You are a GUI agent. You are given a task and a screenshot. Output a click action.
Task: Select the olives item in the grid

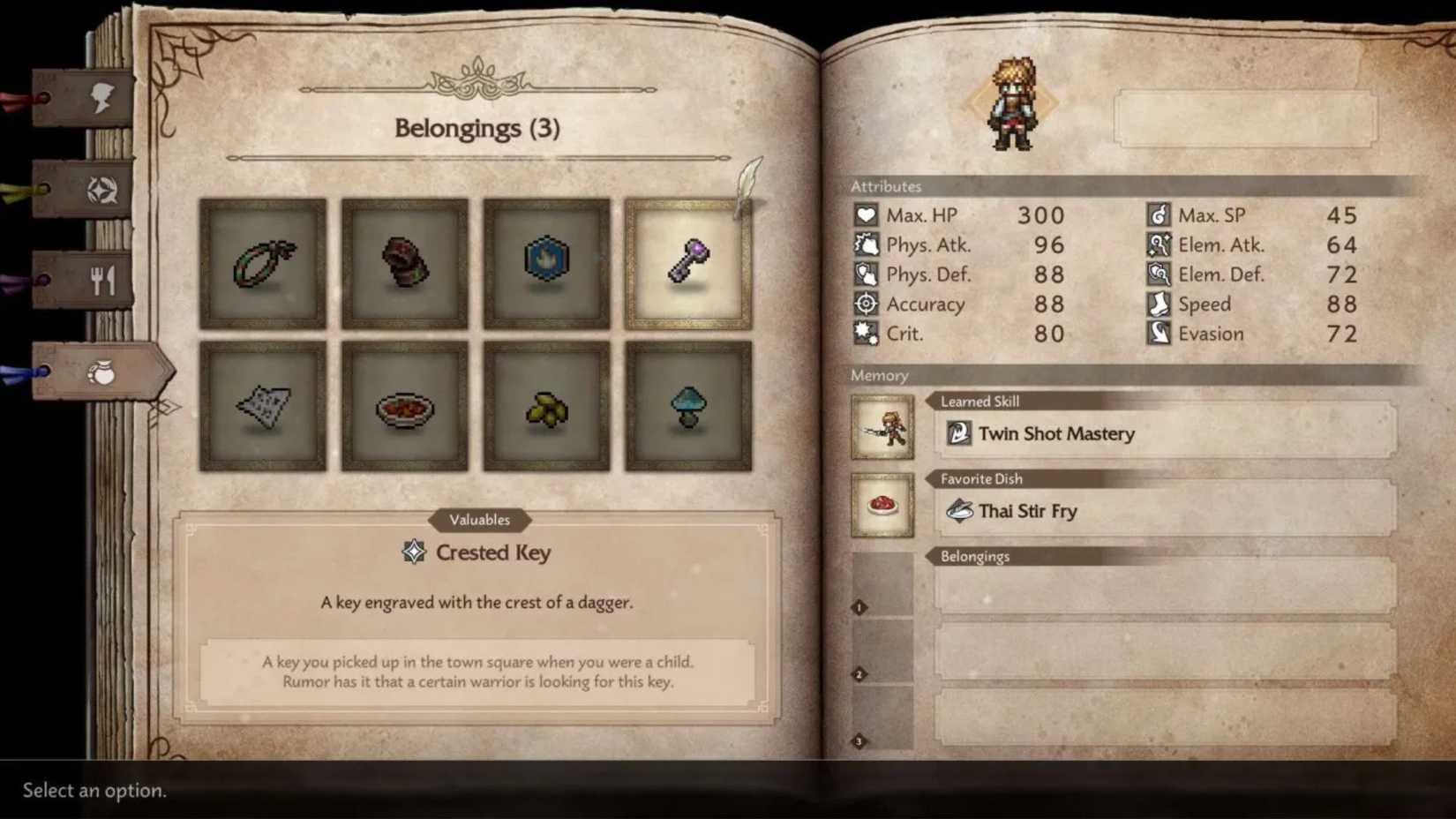pyautogui.click(x=545, y=406)
